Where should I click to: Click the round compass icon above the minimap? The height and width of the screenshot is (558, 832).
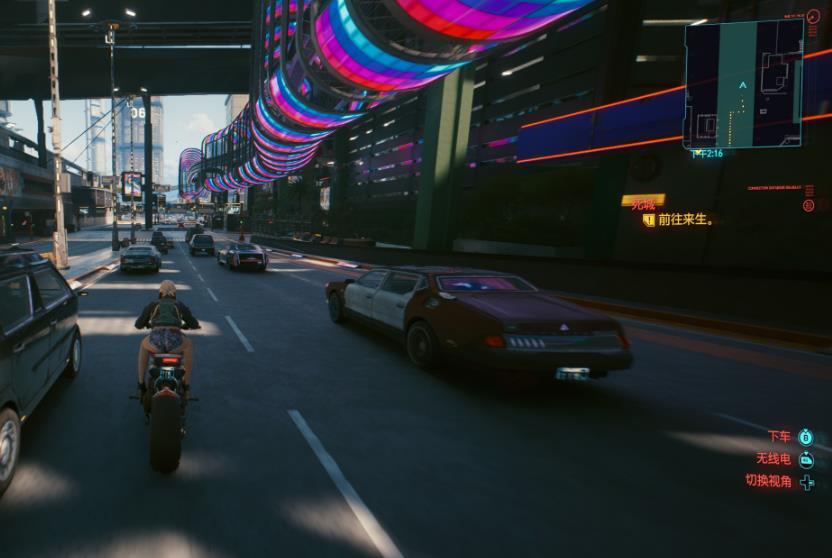[812, 16]
